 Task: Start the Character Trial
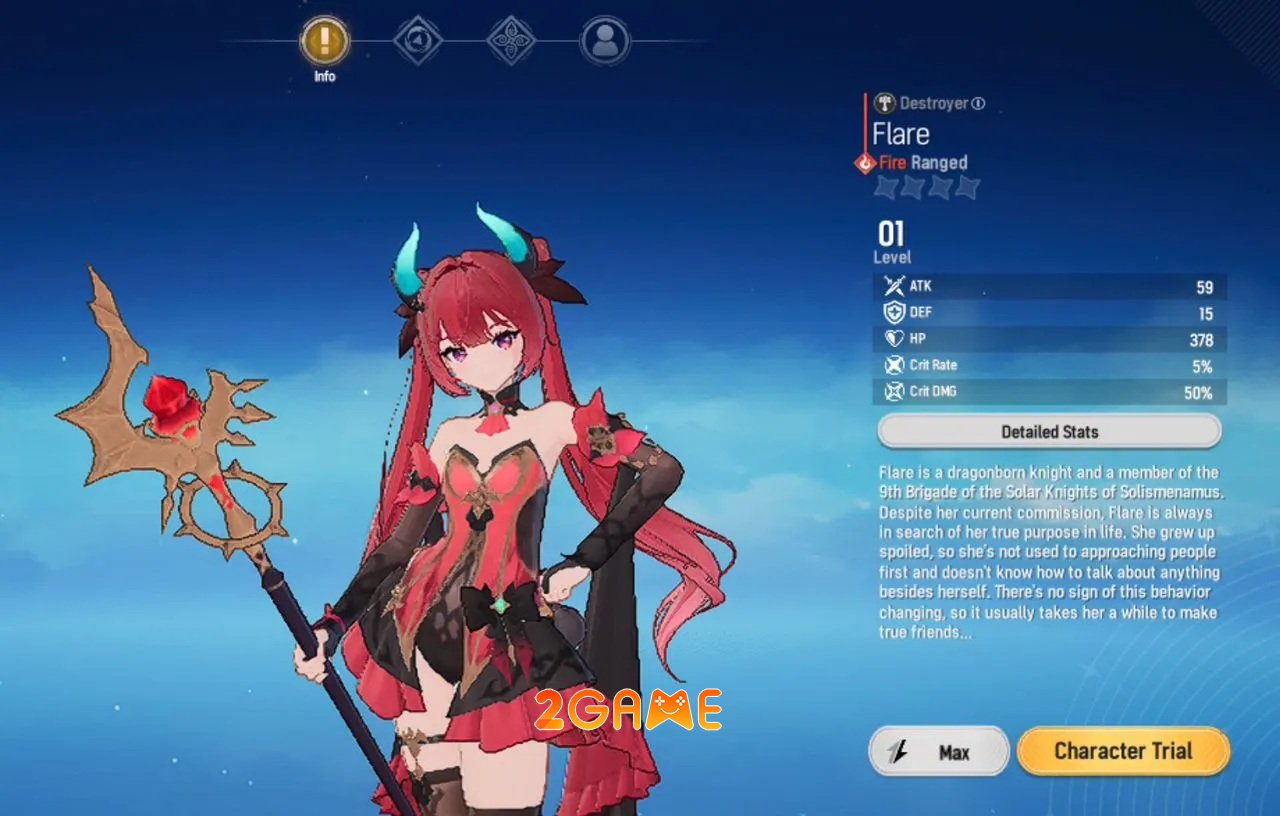tap(1123, 751)
